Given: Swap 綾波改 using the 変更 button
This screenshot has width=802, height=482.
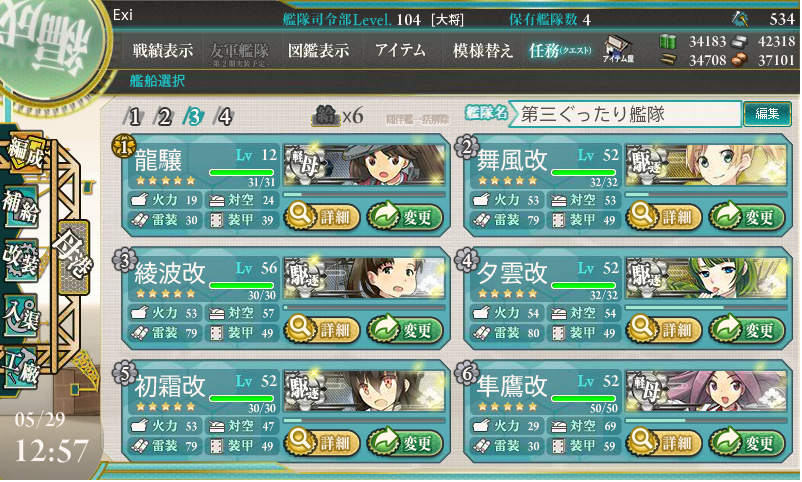Looking at the screenshot, I should [405, 328].
